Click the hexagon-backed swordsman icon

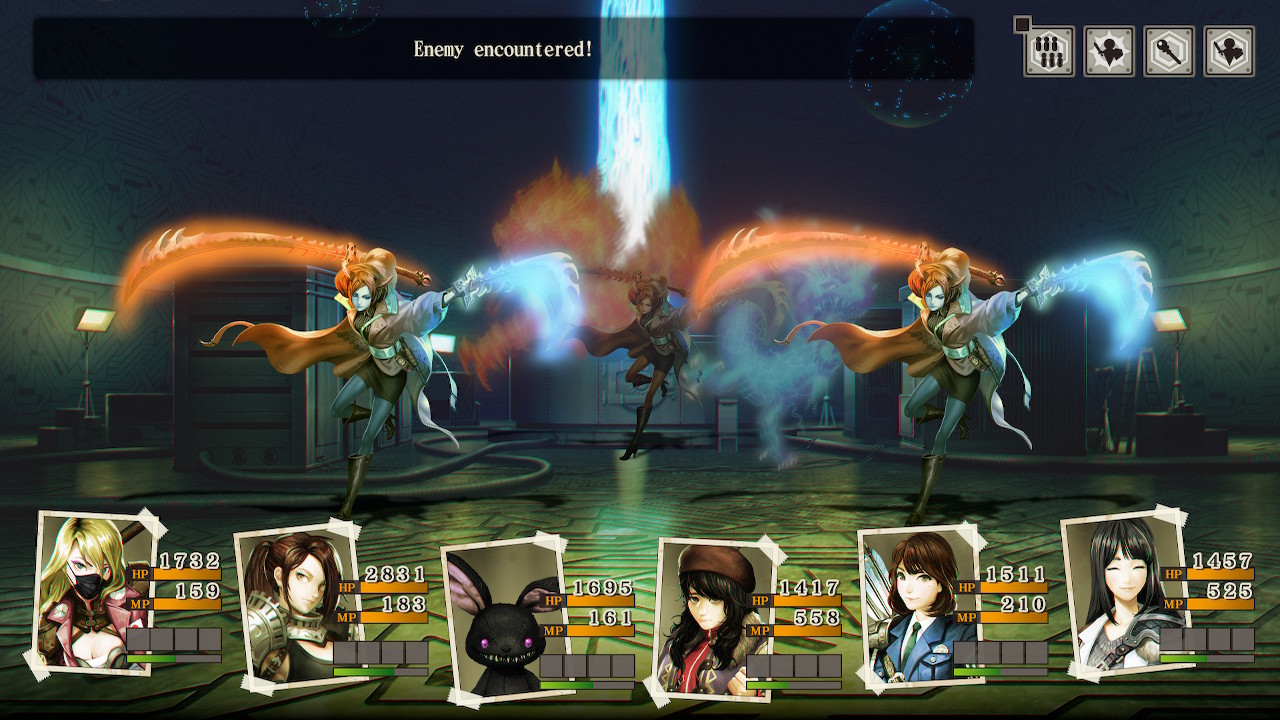pyautogui.click(x=1229, y=51)
